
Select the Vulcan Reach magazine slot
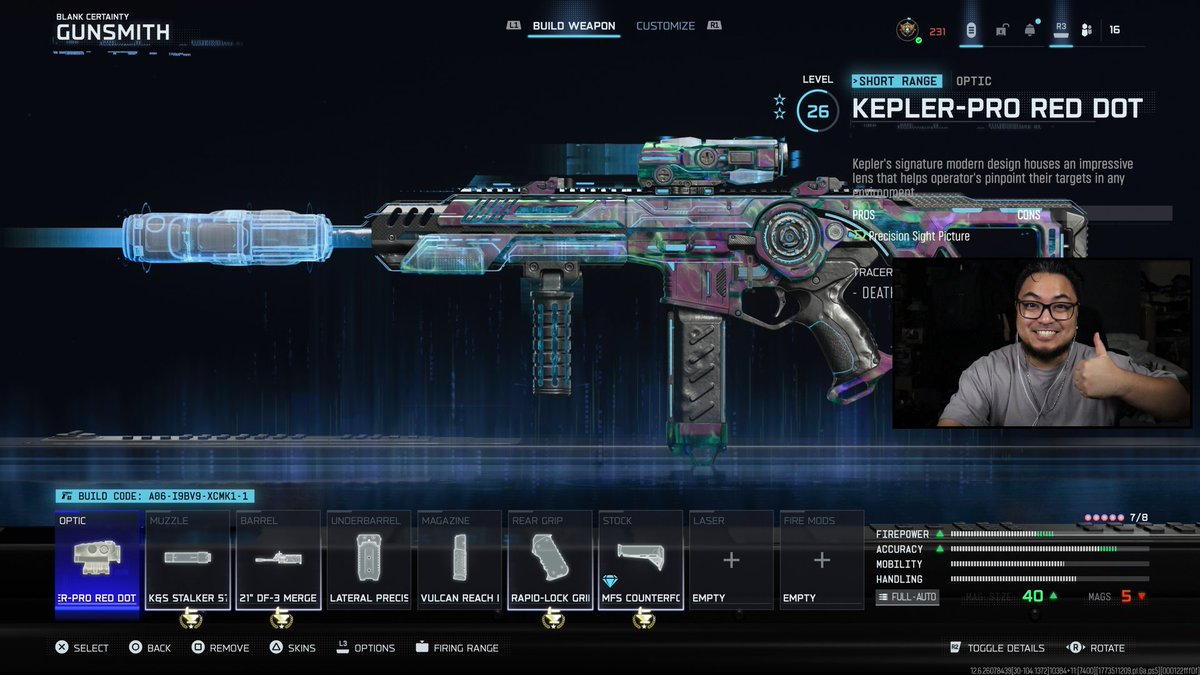click(x=460, y=560)
